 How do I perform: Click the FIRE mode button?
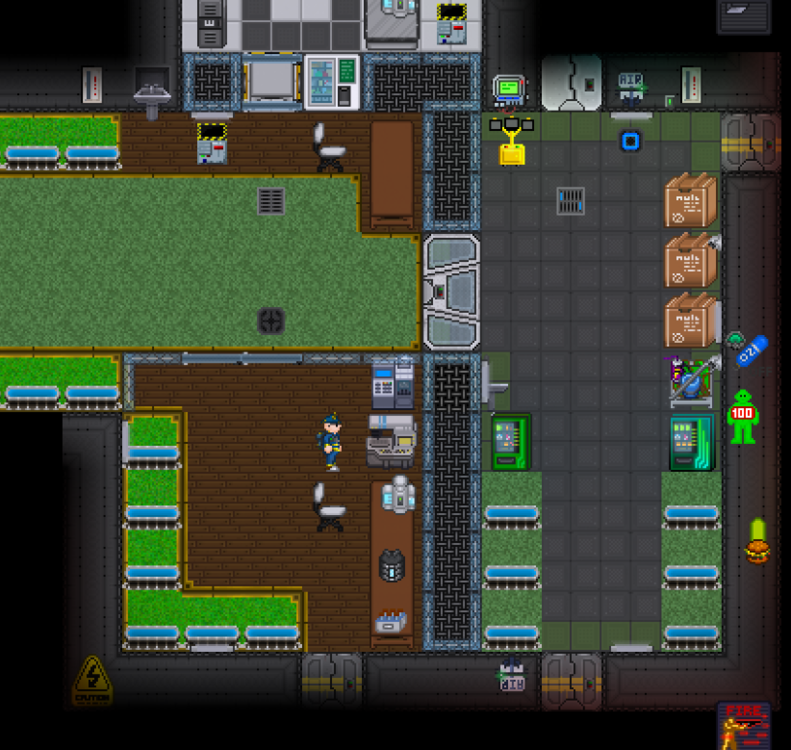click(x=744, y=724)
